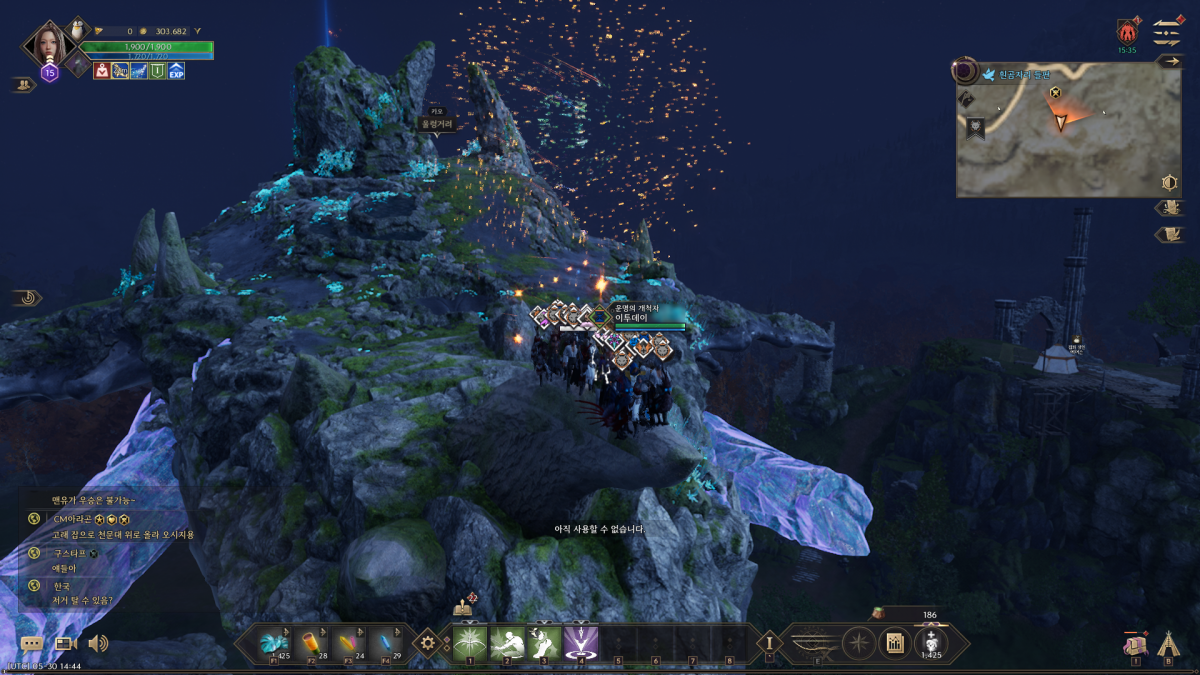
Task: Click the red boss event timer icon
Action: click(1127, 32)
